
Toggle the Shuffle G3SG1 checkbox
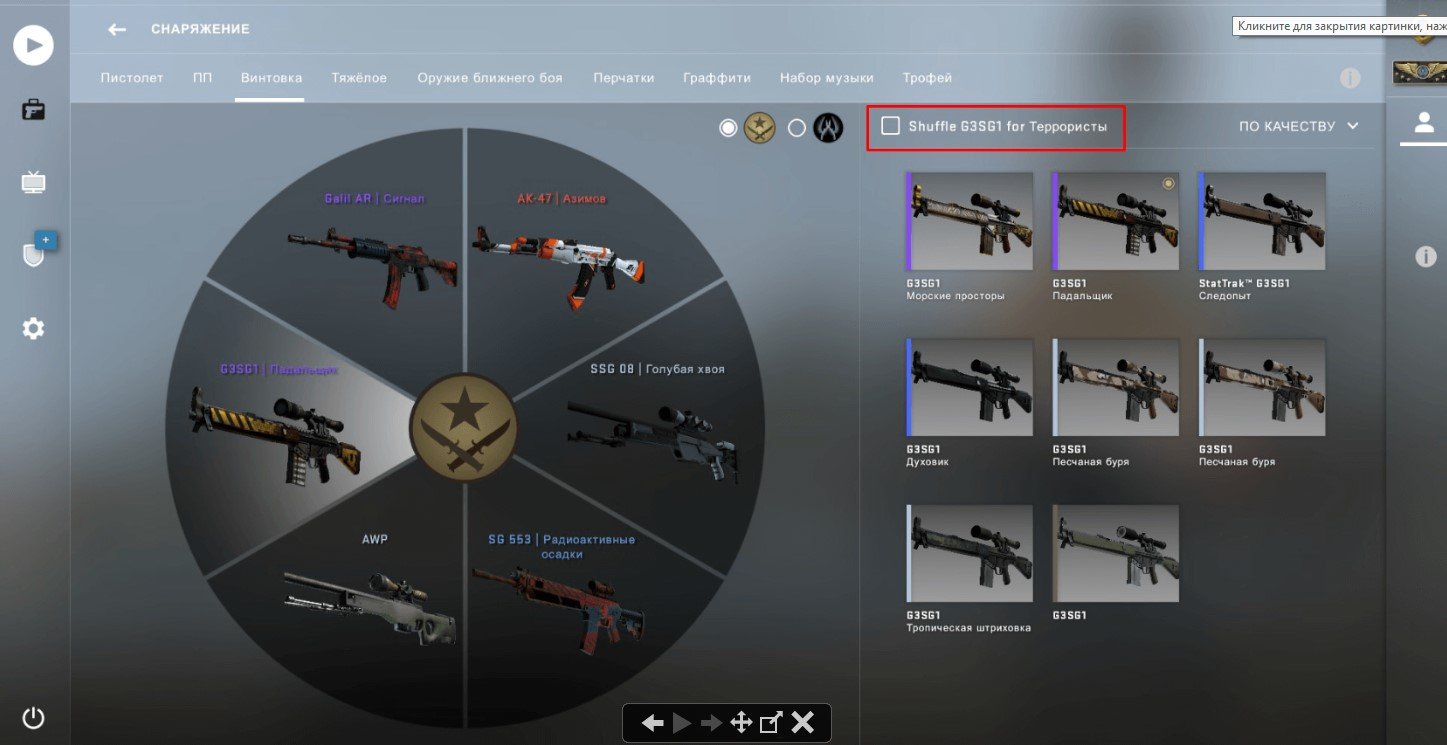(x=890, y=126)
